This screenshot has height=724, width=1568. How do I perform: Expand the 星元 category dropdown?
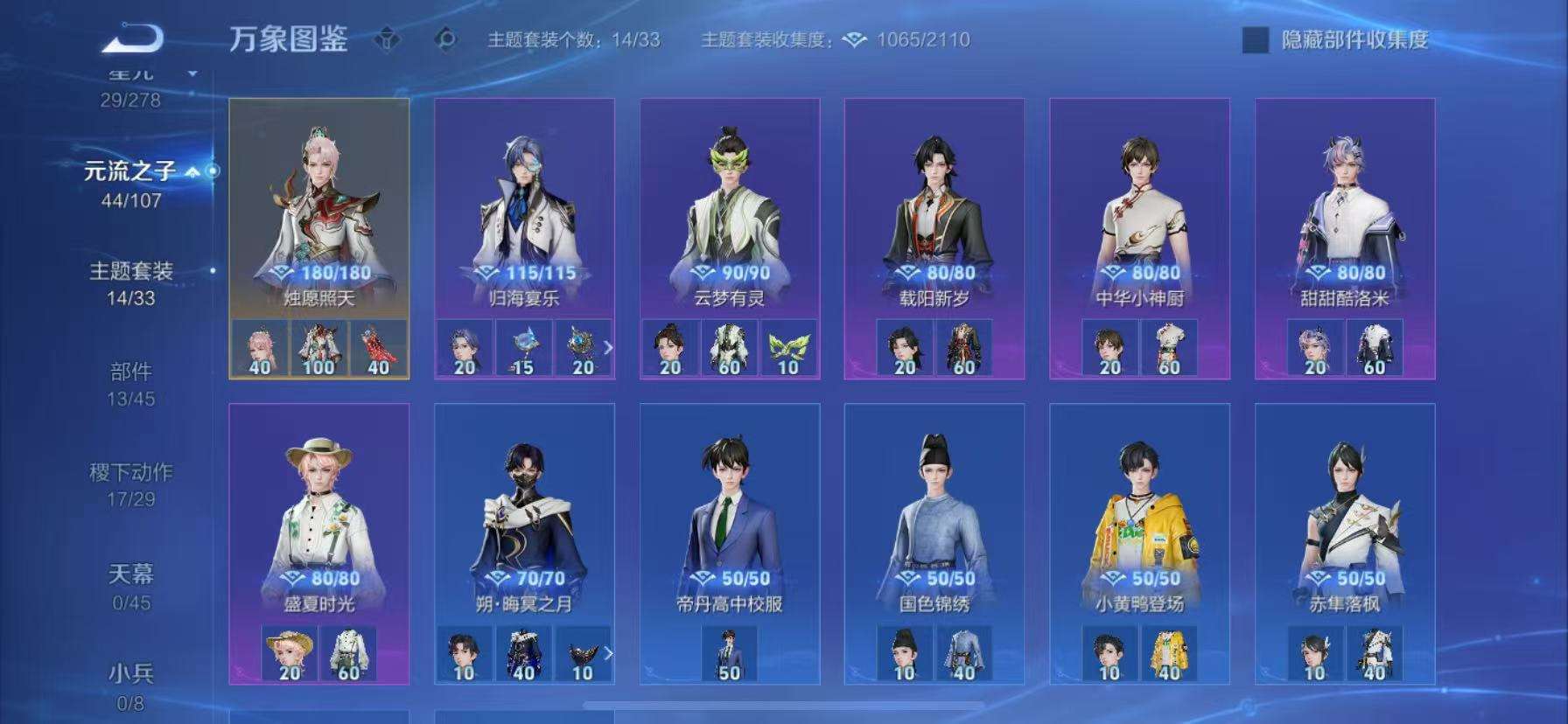(194, 74)
